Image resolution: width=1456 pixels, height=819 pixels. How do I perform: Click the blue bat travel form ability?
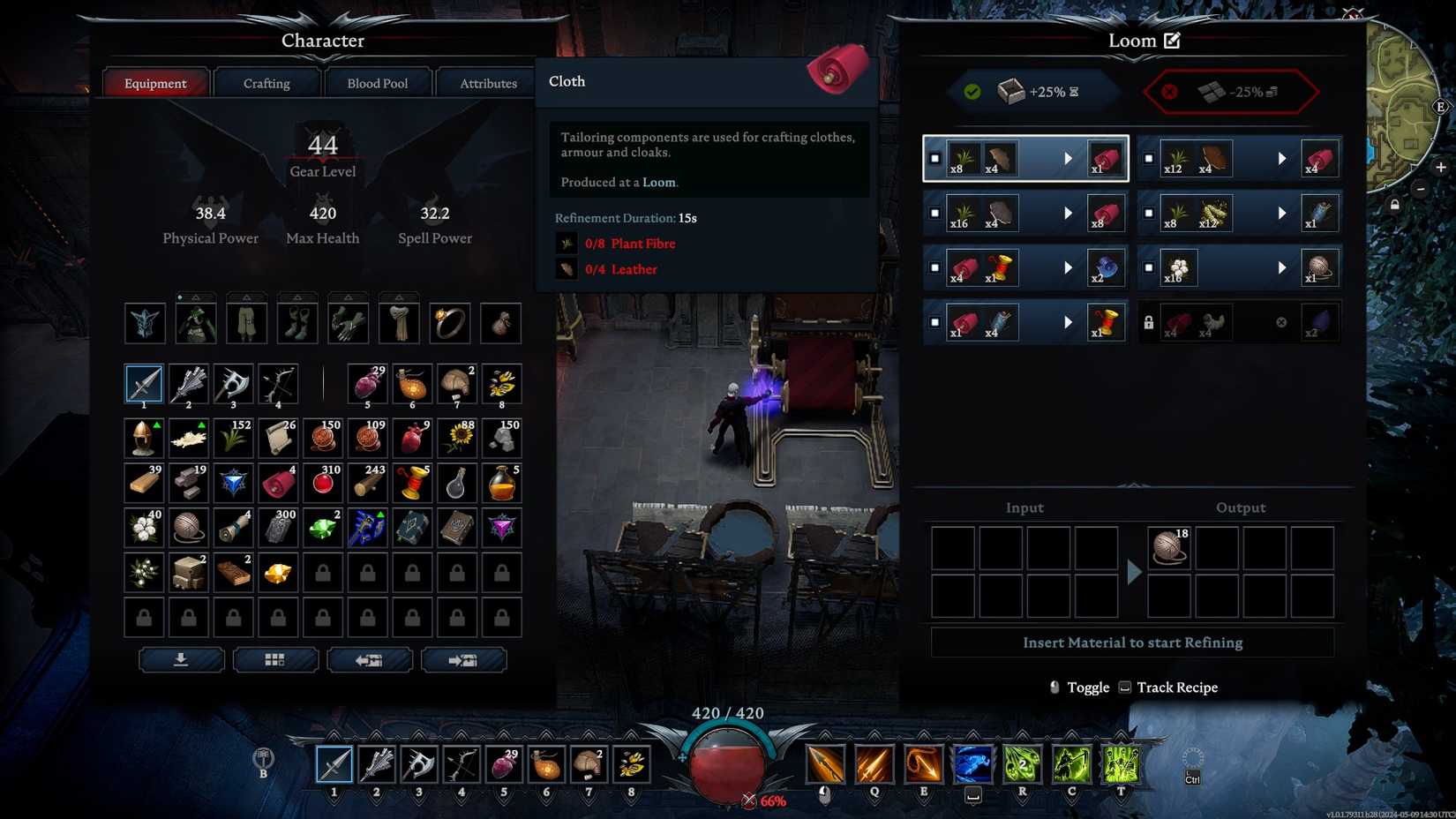[971, 764]
